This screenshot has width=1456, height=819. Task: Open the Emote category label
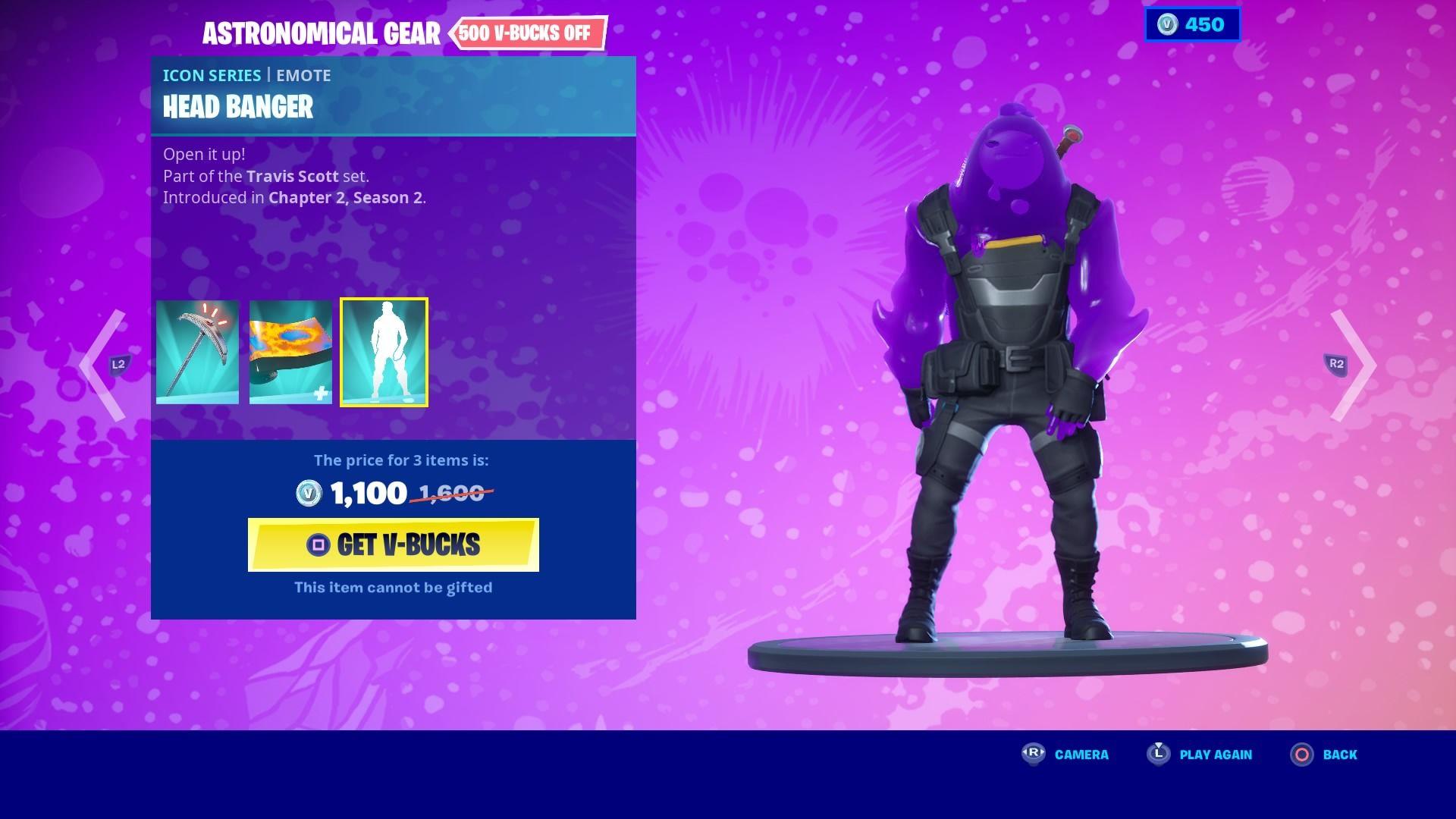click(303, 75)
